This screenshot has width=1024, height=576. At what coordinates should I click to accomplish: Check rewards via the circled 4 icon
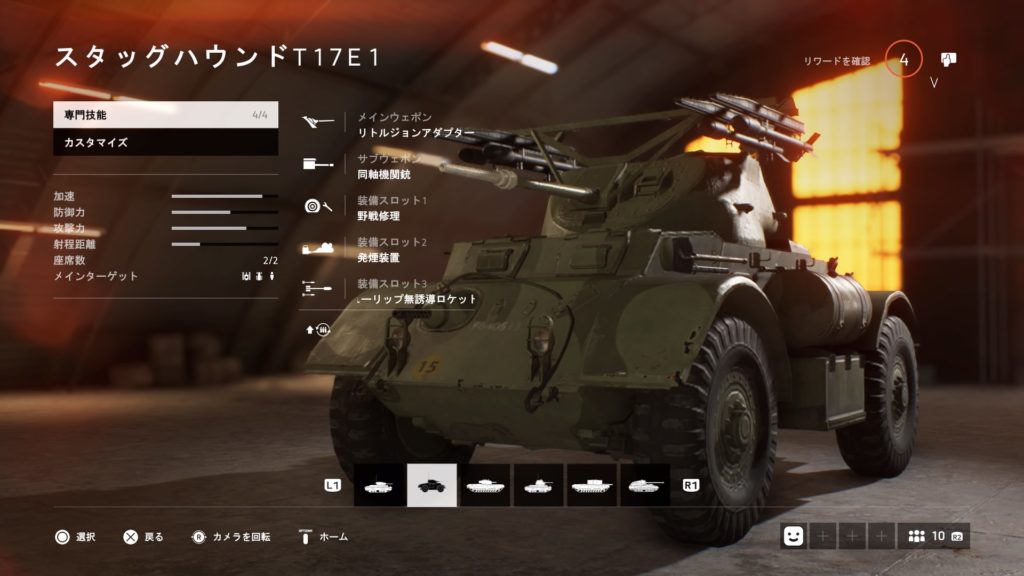point(904,61)
